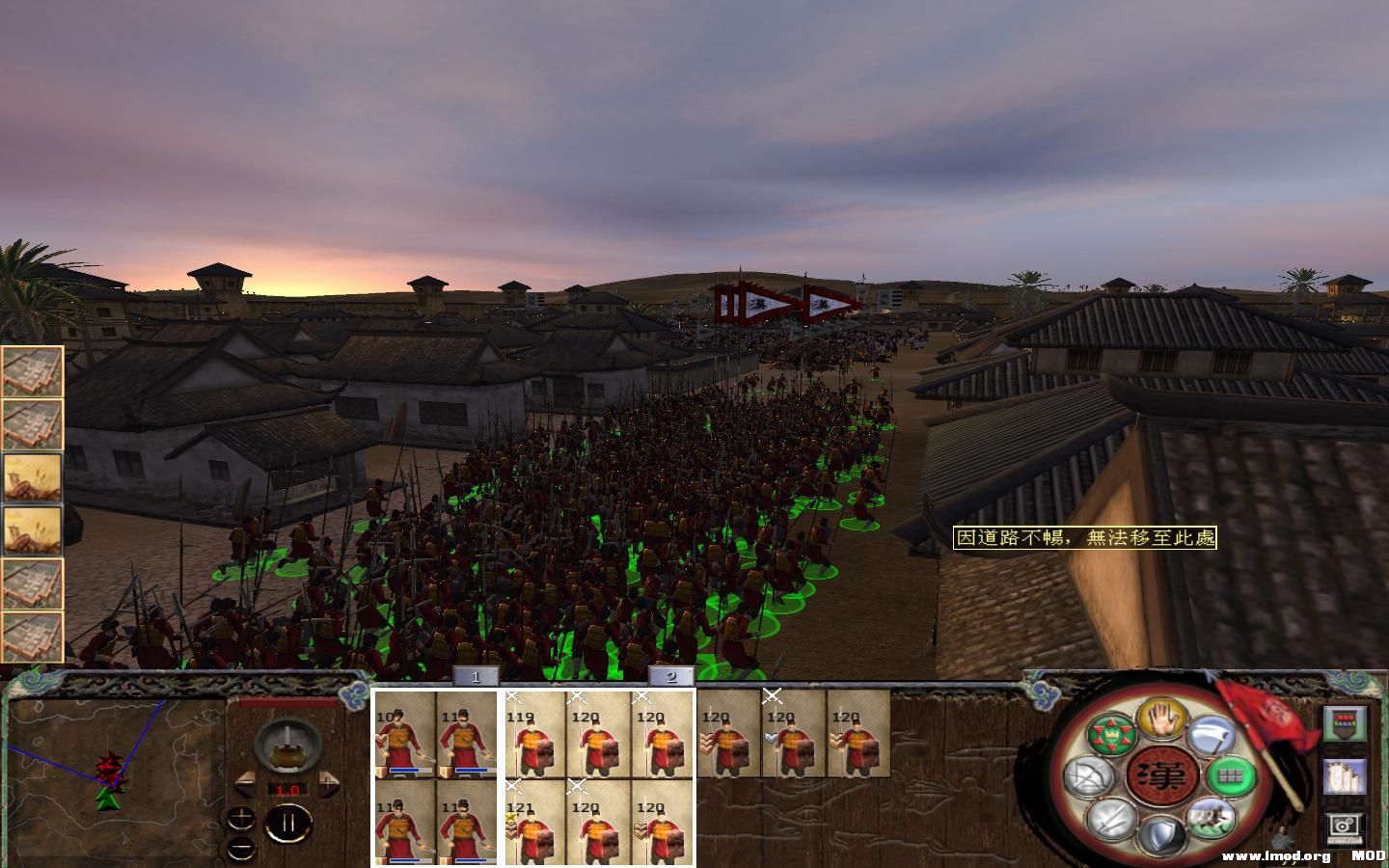Toggle guard mode with the shield icon
The height and width of the screenshot is (868, 1389).
[1160, 835]
